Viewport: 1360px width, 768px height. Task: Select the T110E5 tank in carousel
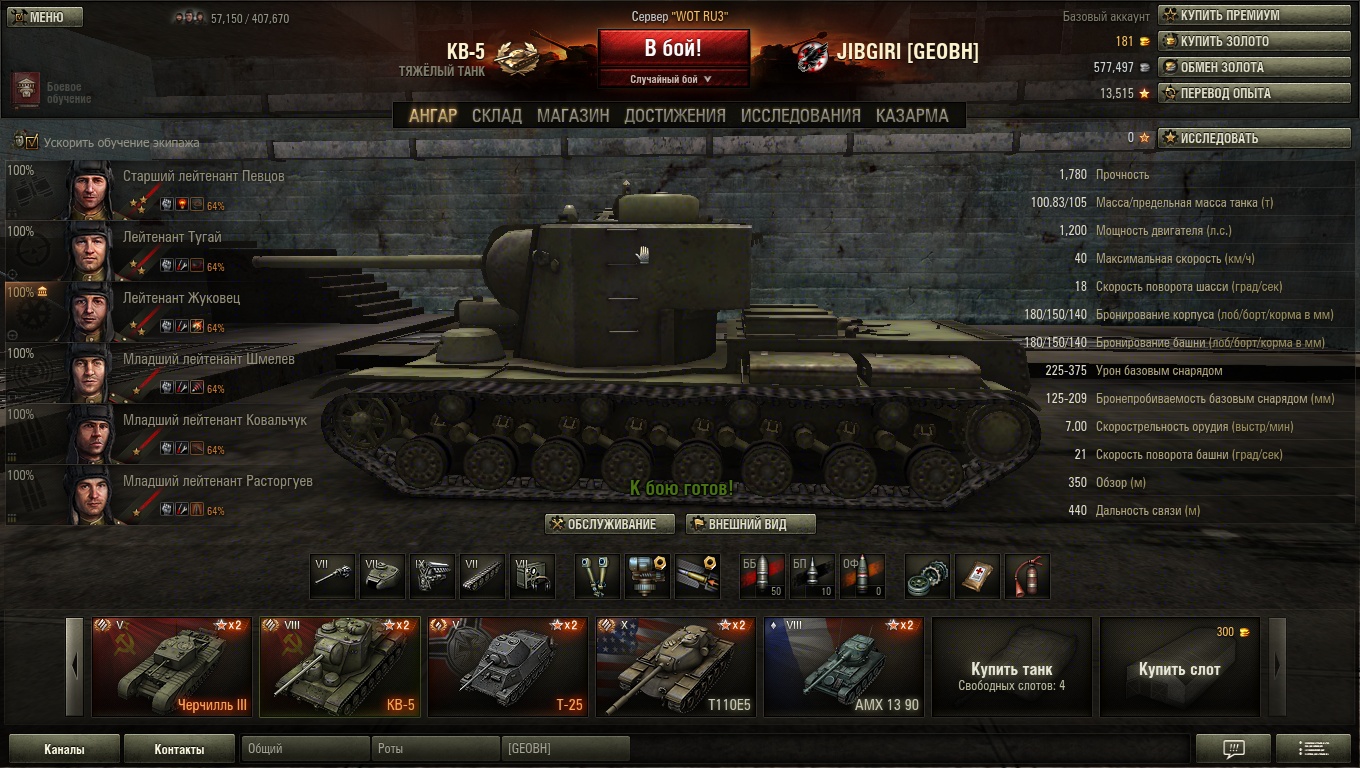pyautogui.click(x=676, y=667)
